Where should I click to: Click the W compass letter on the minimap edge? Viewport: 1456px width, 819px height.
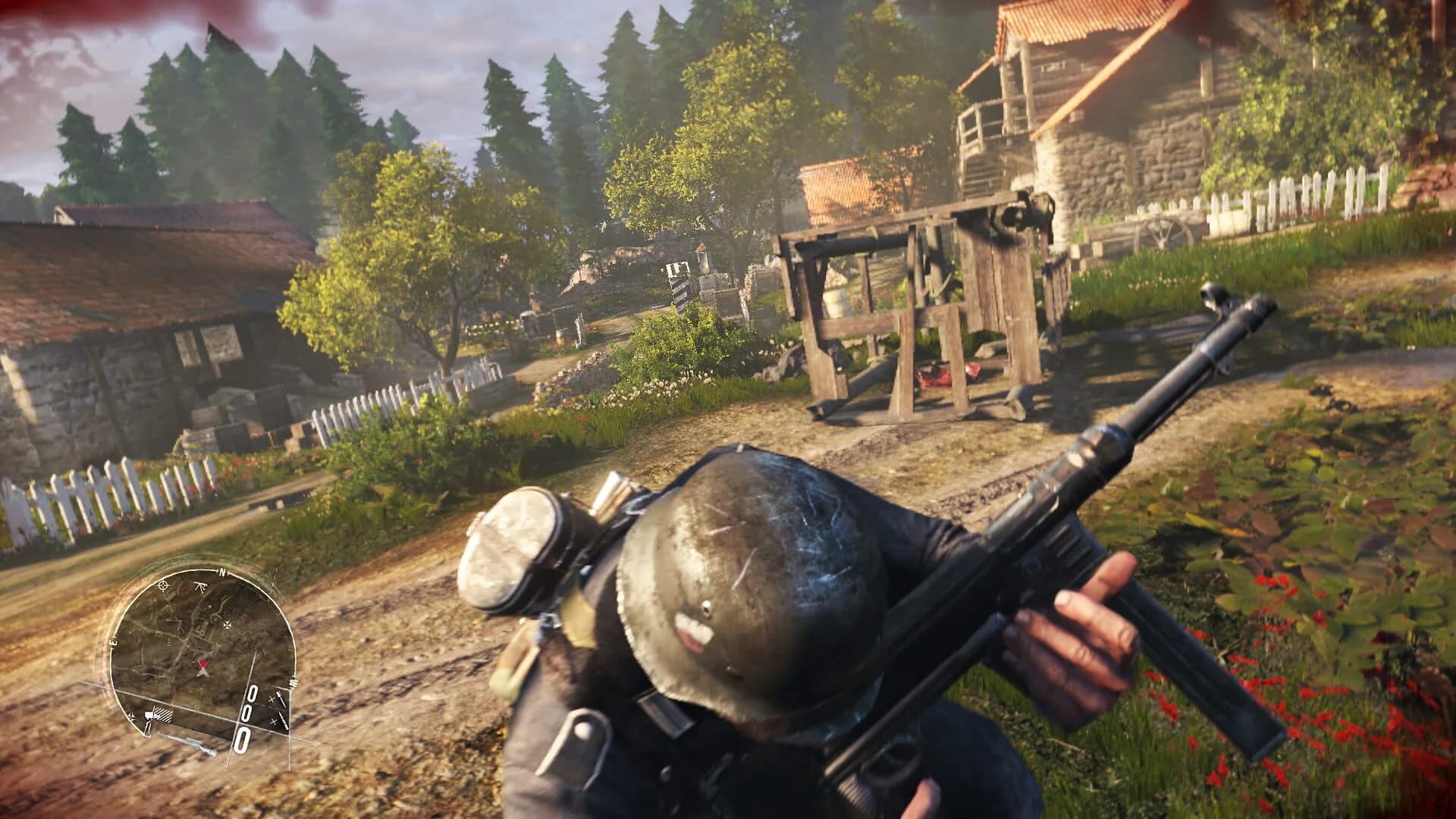(293, 682)
